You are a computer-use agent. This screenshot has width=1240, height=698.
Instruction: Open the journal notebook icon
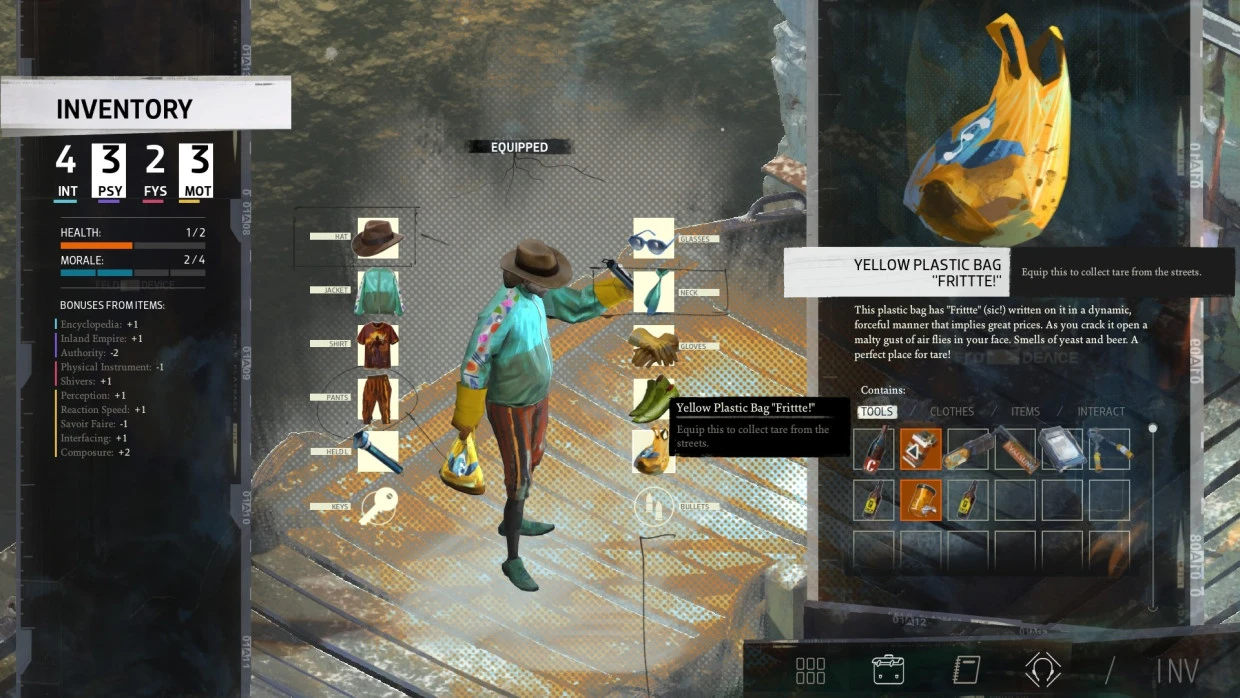[966, 669]
